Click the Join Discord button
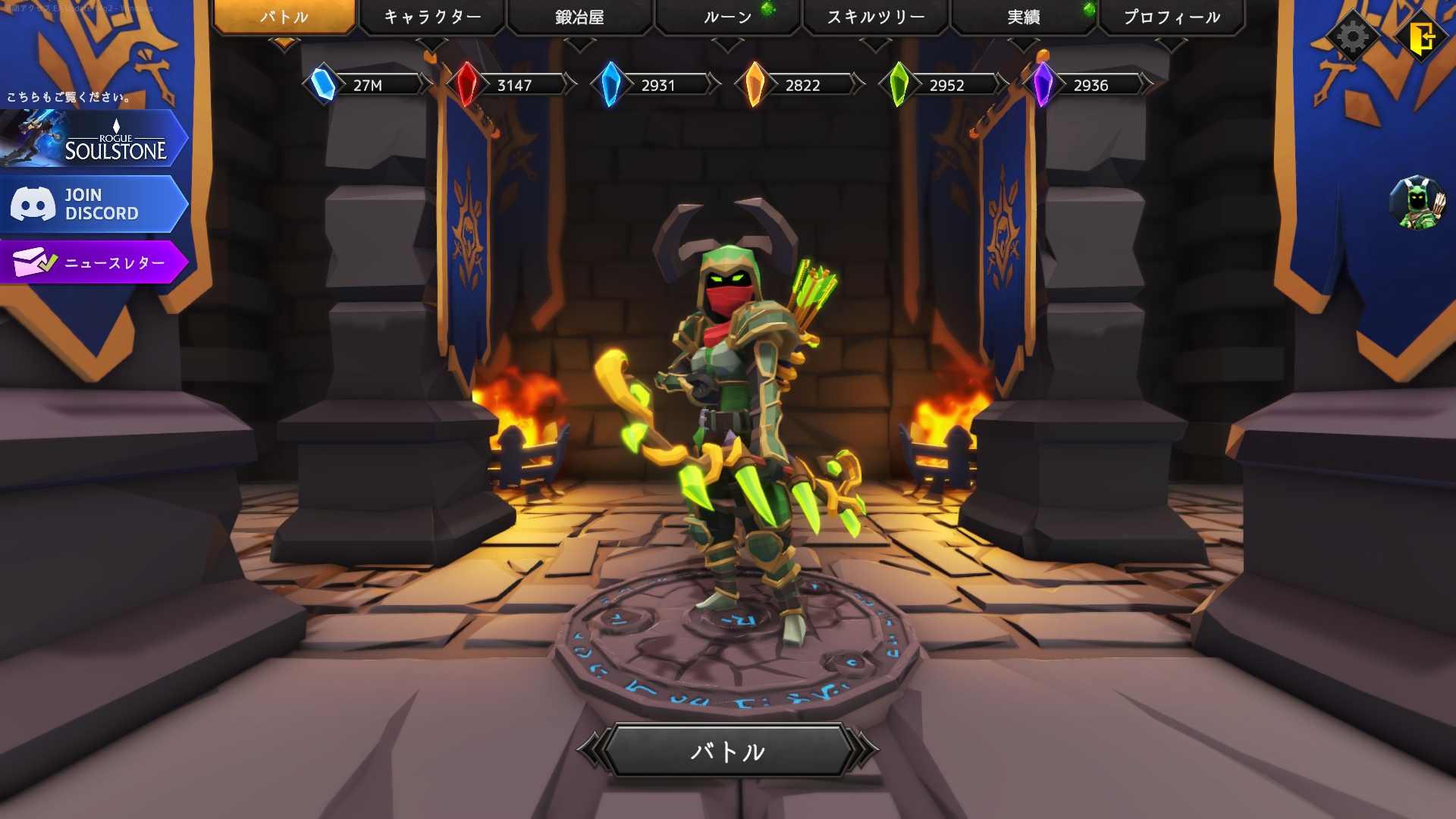 point(93,204)
